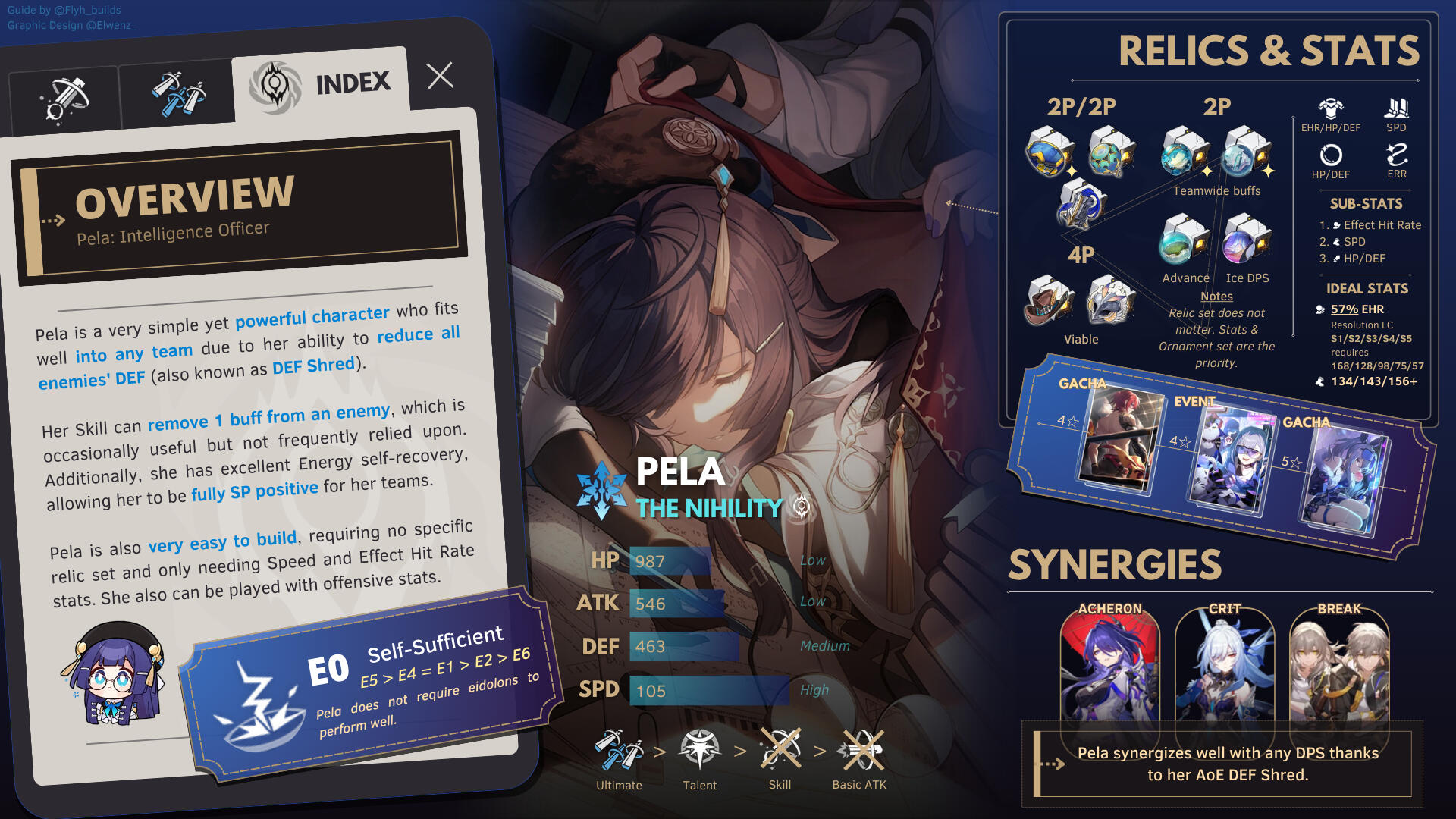Select the Ice DPS ornament icon
Screen dimensions: 1456x819
click(x=1246, y=239)
